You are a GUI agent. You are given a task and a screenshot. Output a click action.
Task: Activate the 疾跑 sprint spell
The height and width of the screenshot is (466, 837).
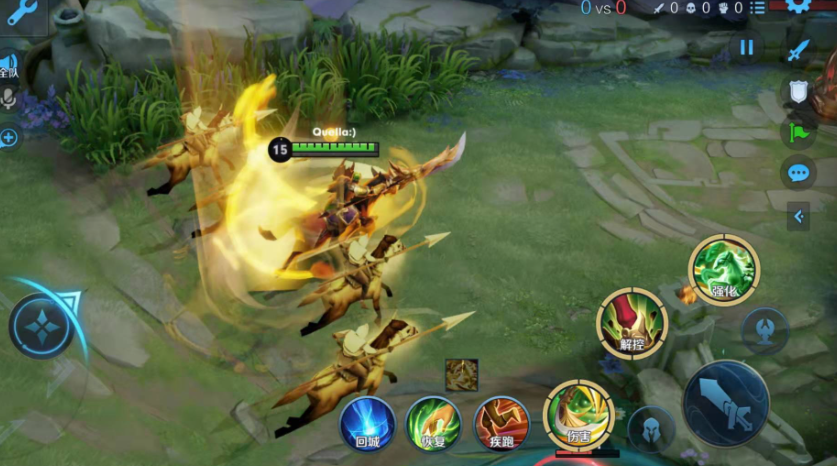coord(501,423)
